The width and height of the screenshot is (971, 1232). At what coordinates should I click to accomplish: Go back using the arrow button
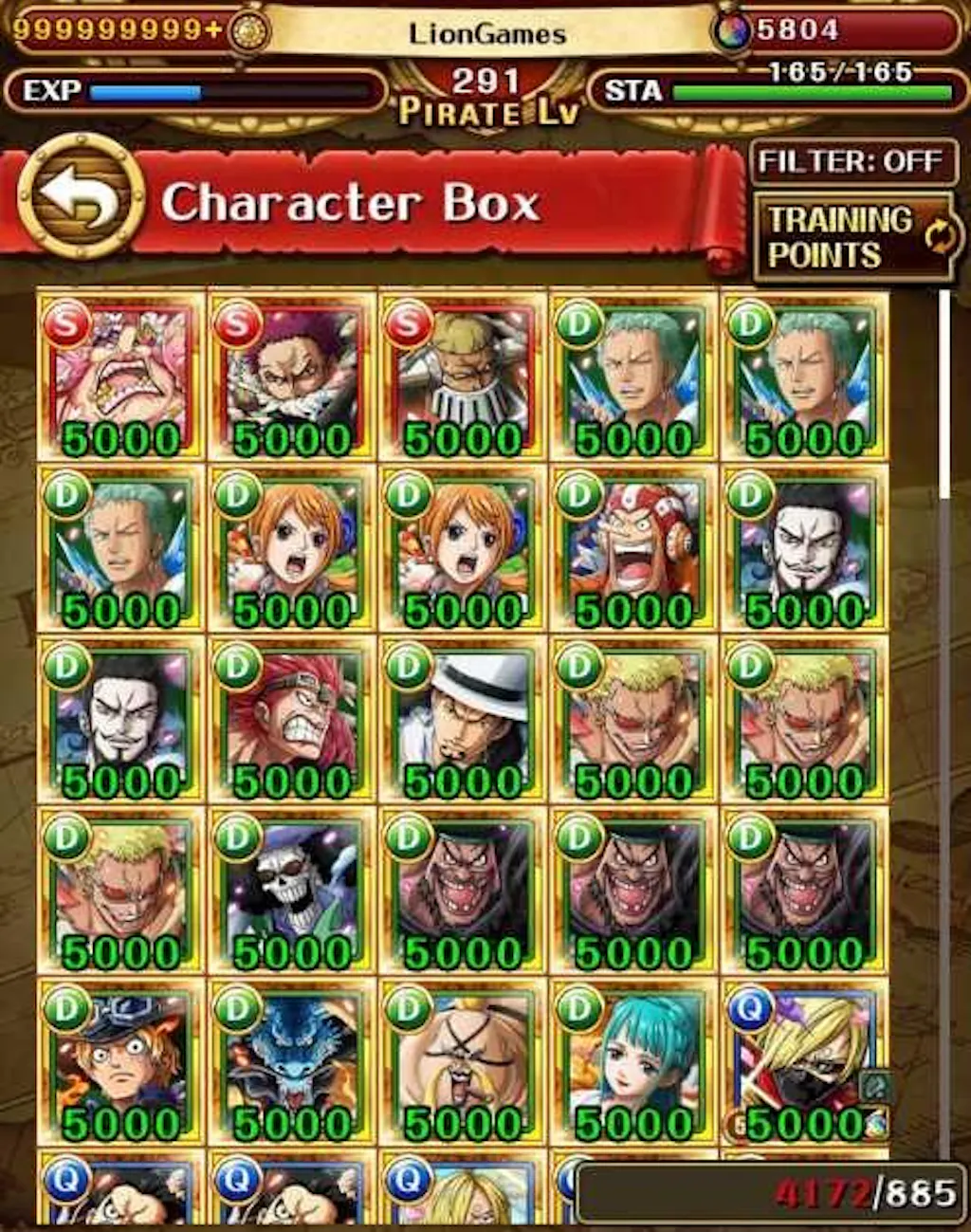(x=81, y=198)
